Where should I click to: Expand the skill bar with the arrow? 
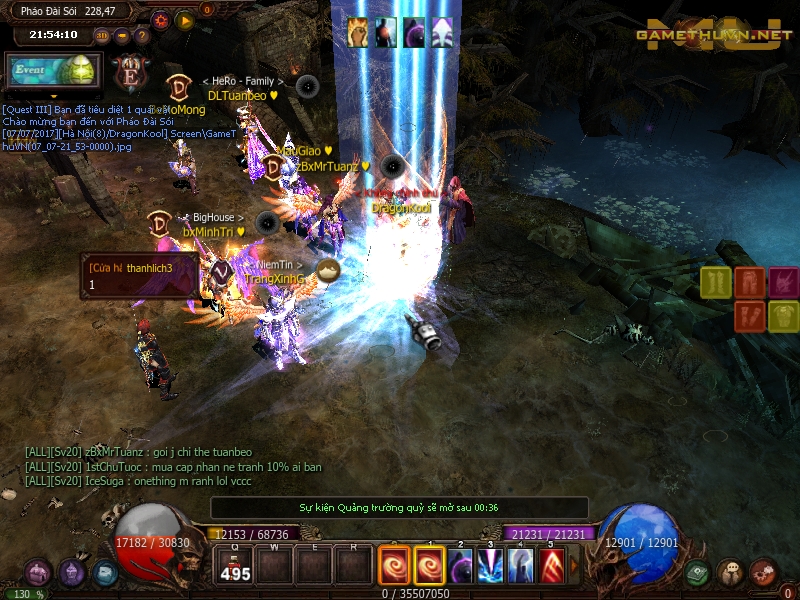tap(574, 566)
